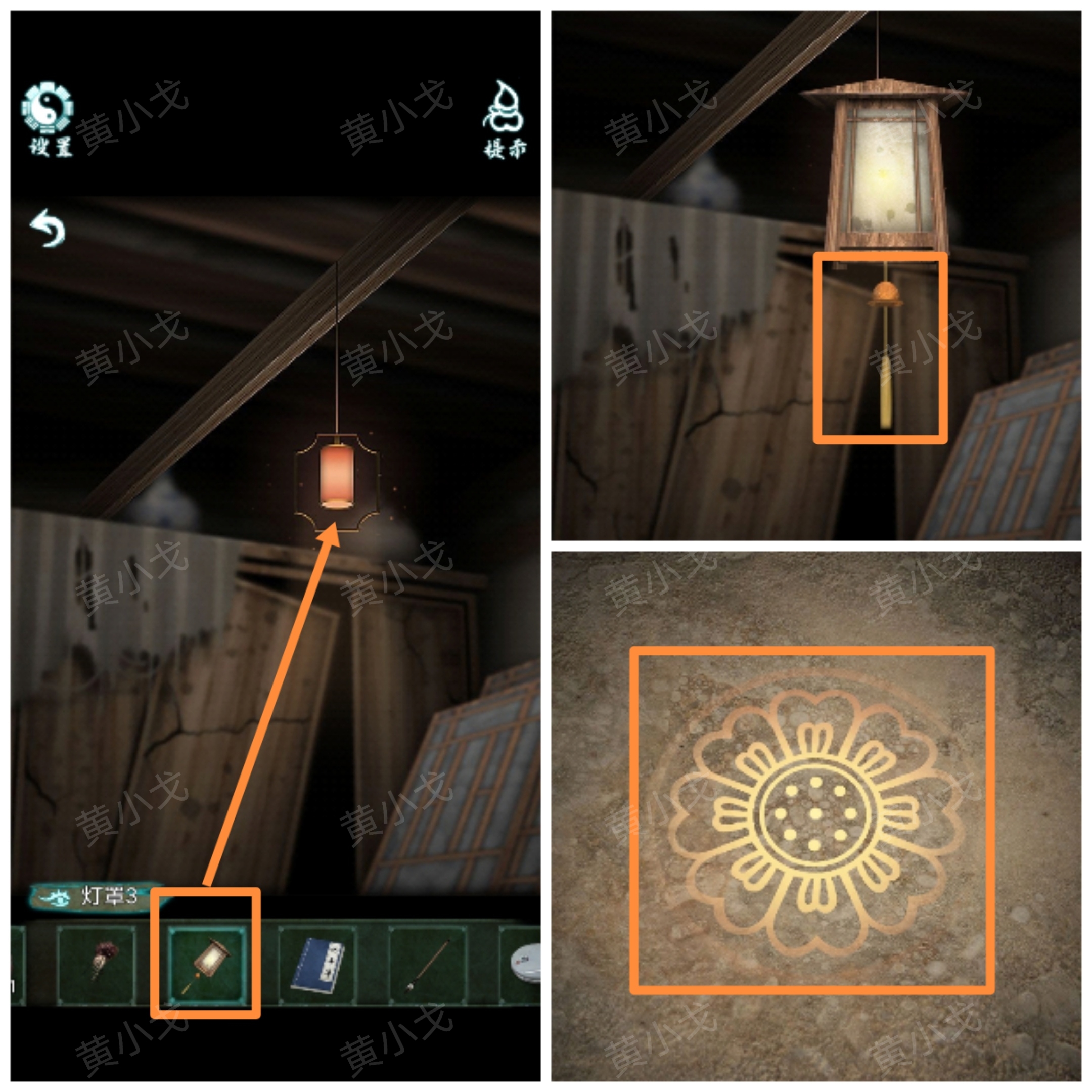1092x1092 pixels.
Task: Pick the dried flower inventory slot
Action: 97,964
